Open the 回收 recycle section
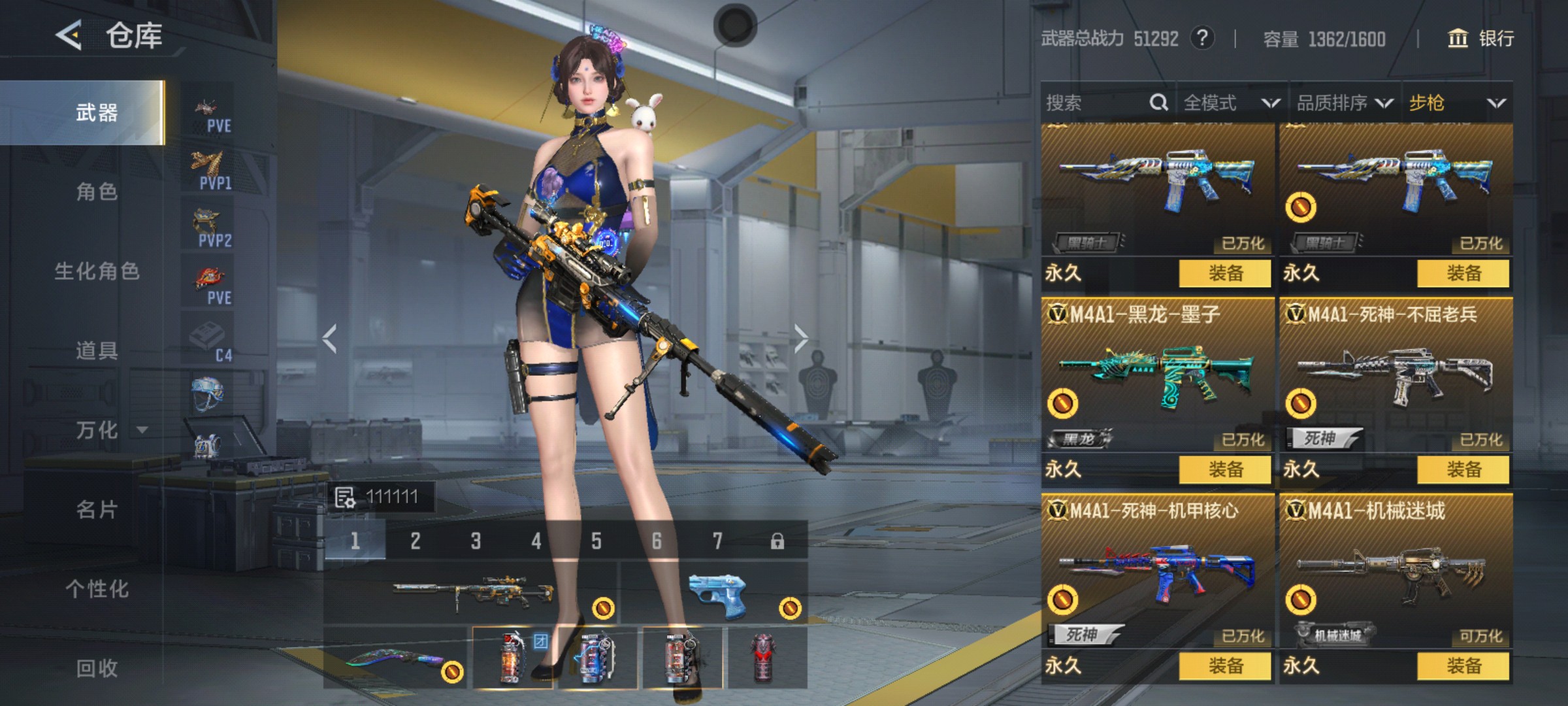The height and width of the screenshot is (706, 1568). pyautogui.click(x=97, y=668)
